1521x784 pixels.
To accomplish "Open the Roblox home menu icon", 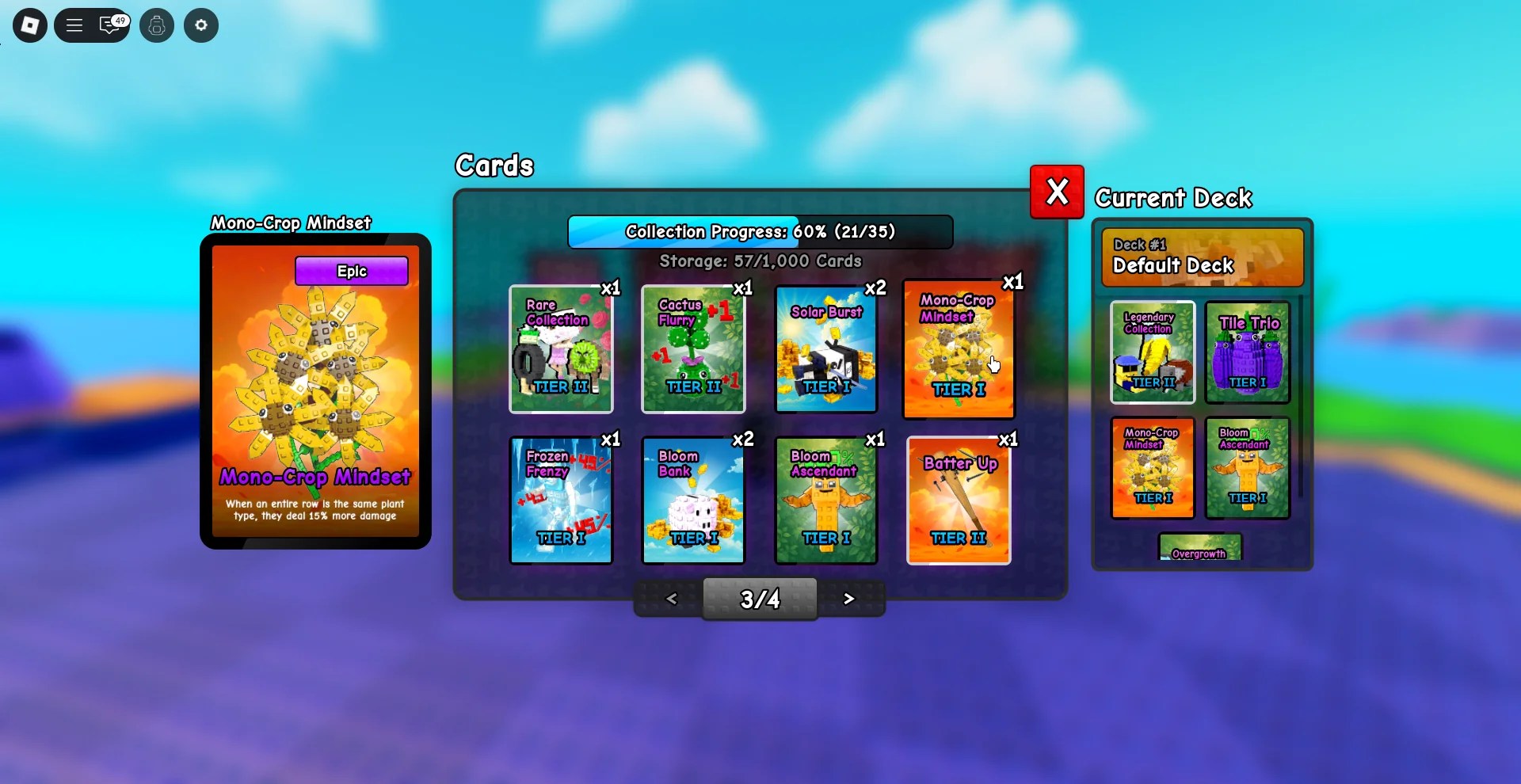I will click(x=29, y=25).
